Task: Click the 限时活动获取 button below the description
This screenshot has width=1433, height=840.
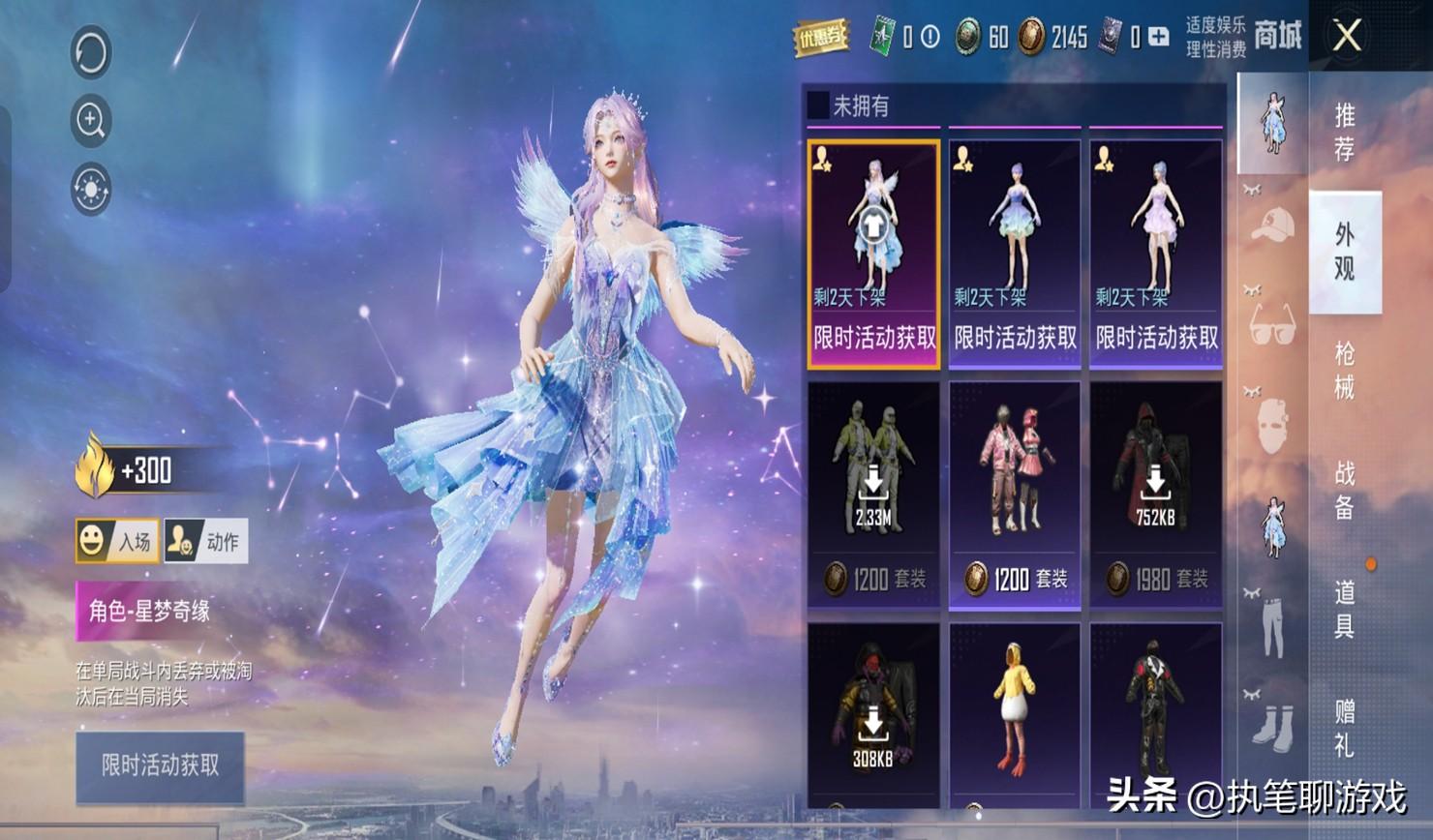Action: click(x=160, y=766)
